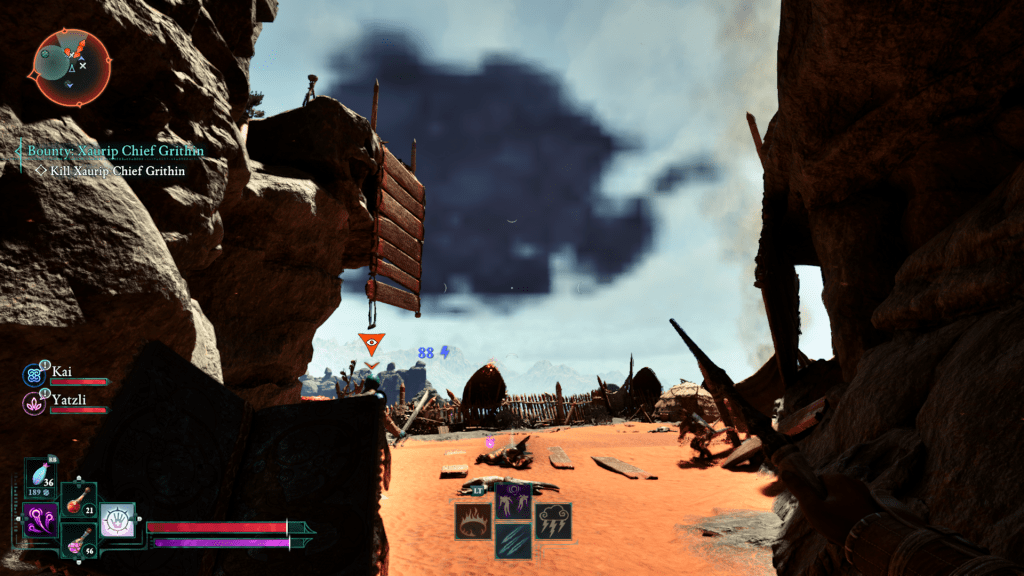1024x576 pixels.
Task: Activate the glowing hand ability icon
Action: click(117, 521)
